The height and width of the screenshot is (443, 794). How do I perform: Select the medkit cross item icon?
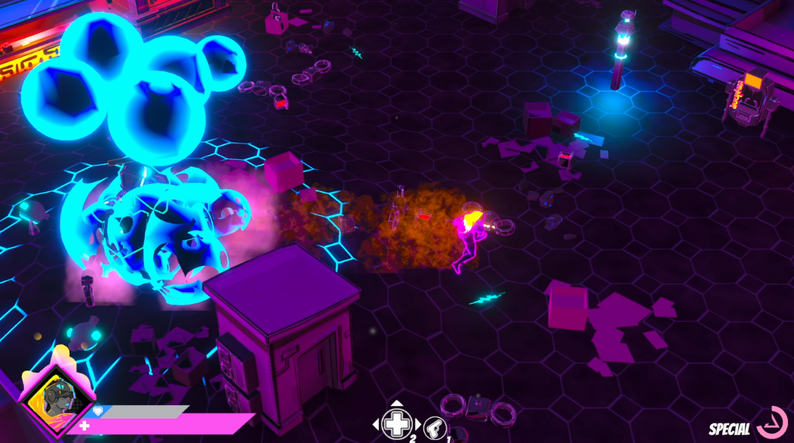pos(396,424)
